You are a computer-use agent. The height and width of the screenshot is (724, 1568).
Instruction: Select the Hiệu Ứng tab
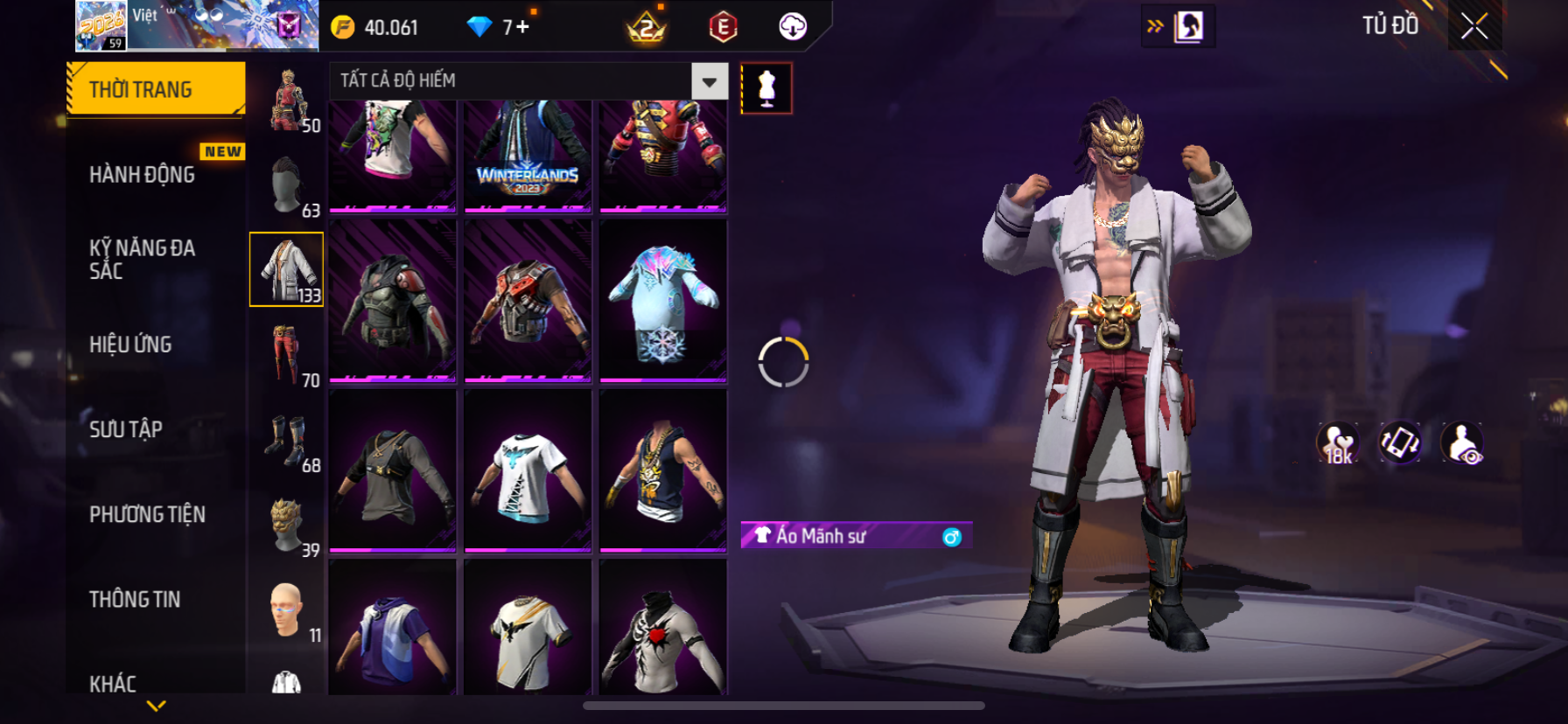click(131, 345)
